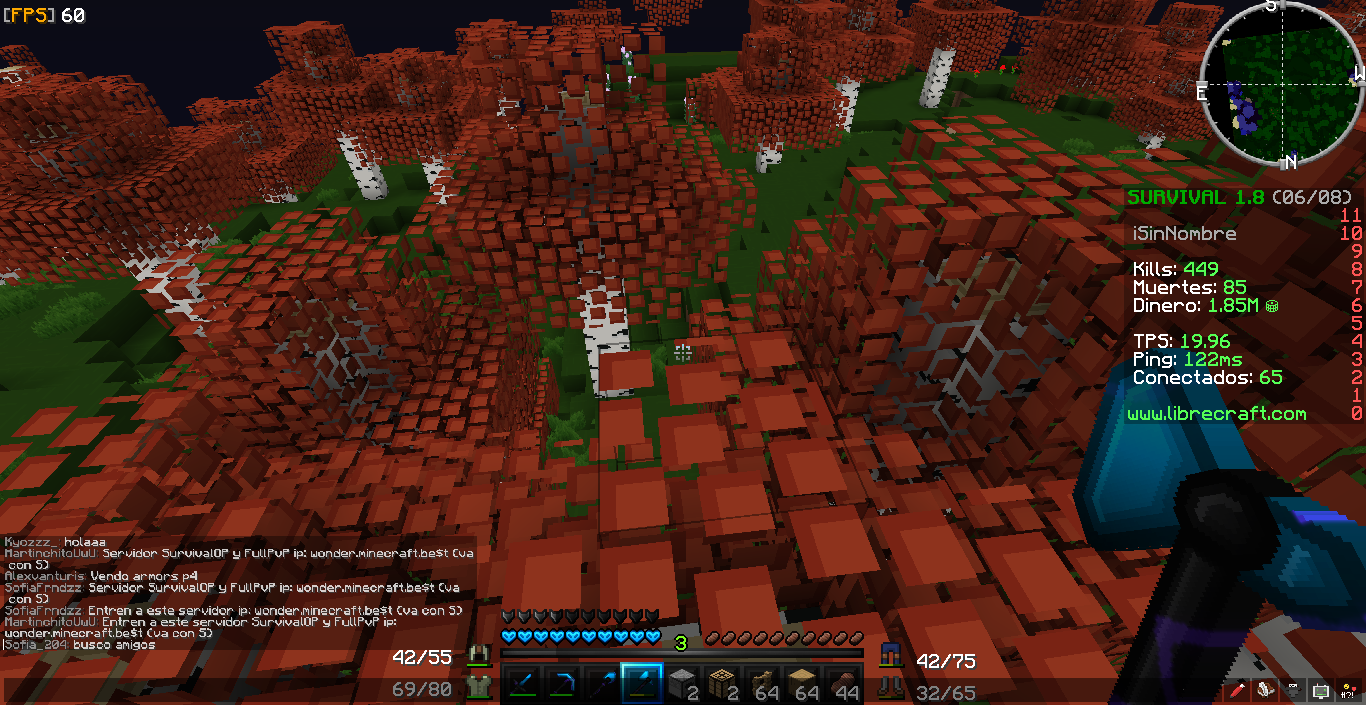
Task: Click the Sofia_204 chat message
Action: [80, 645]
